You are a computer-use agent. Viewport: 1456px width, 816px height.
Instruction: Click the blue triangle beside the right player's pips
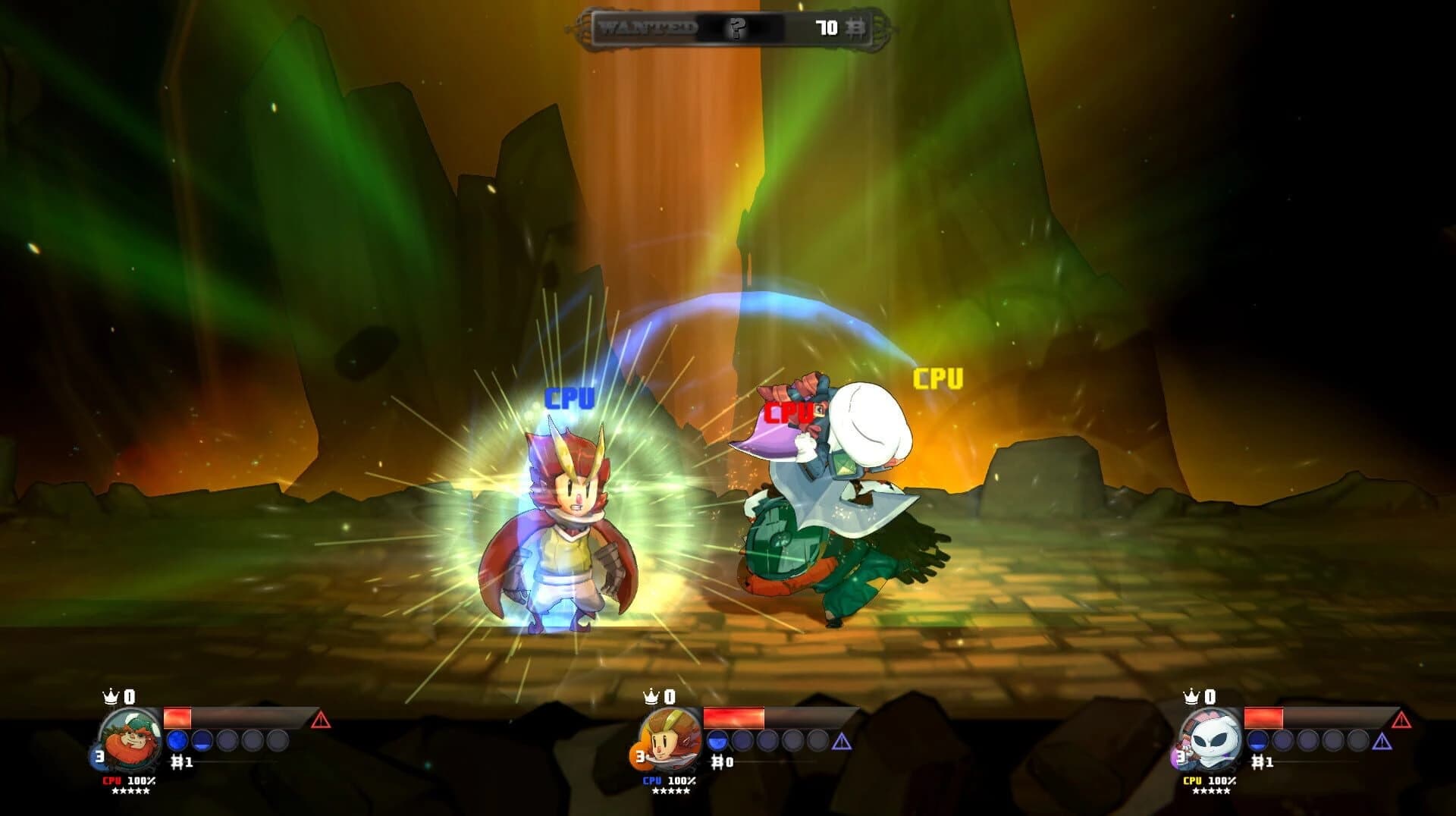(1382, 741)
